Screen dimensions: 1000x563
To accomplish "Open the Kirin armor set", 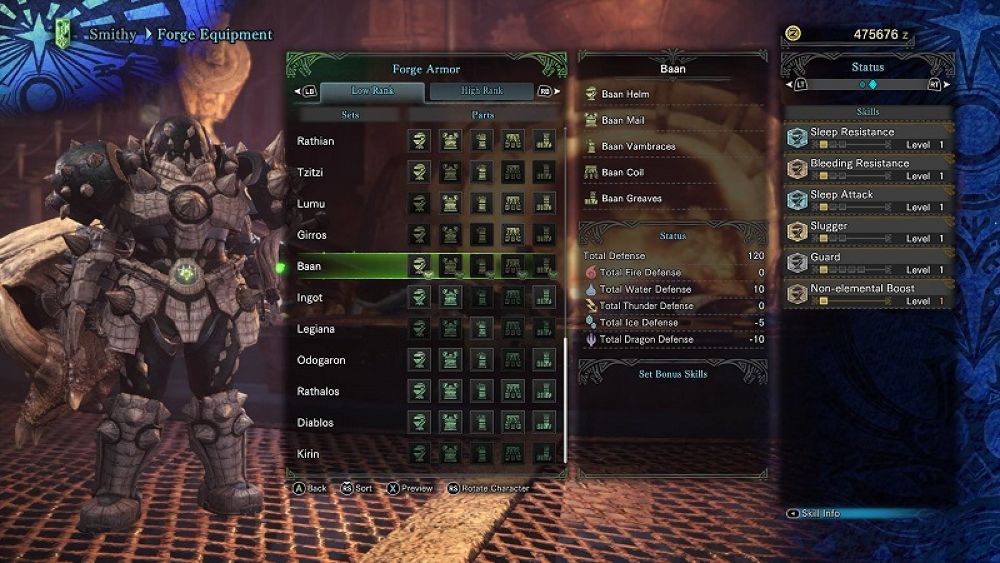I will (x=308, y=453).
